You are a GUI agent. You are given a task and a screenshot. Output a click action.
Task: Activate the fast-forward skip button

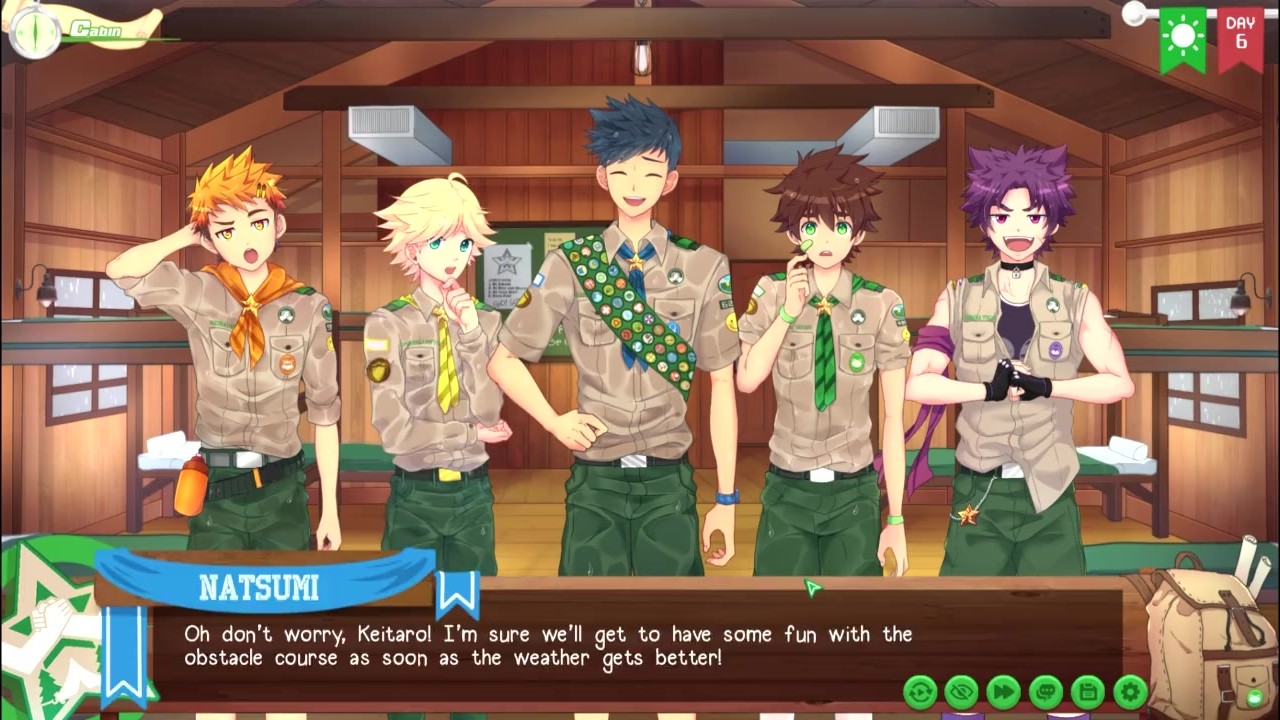1004,691
